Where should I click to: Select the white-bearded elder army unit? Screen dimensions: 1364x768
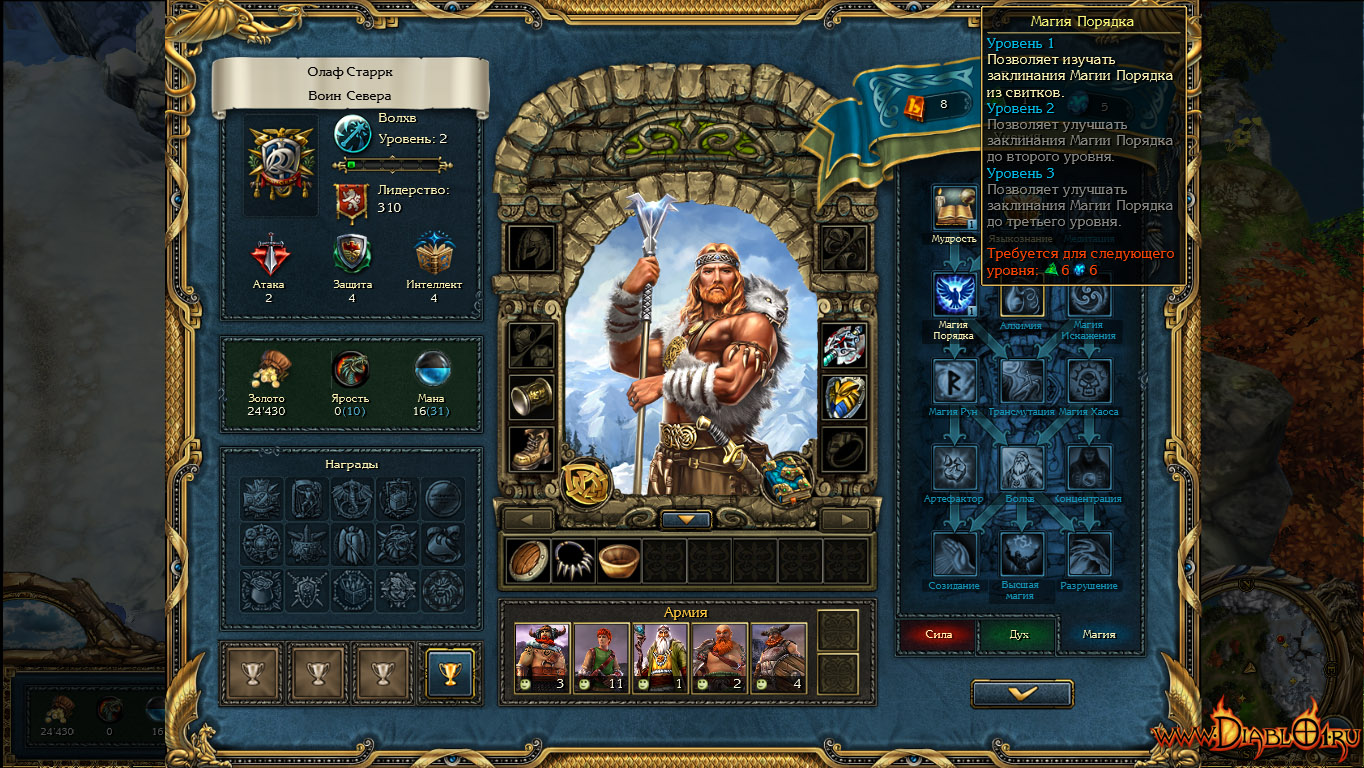pos(660,657)
